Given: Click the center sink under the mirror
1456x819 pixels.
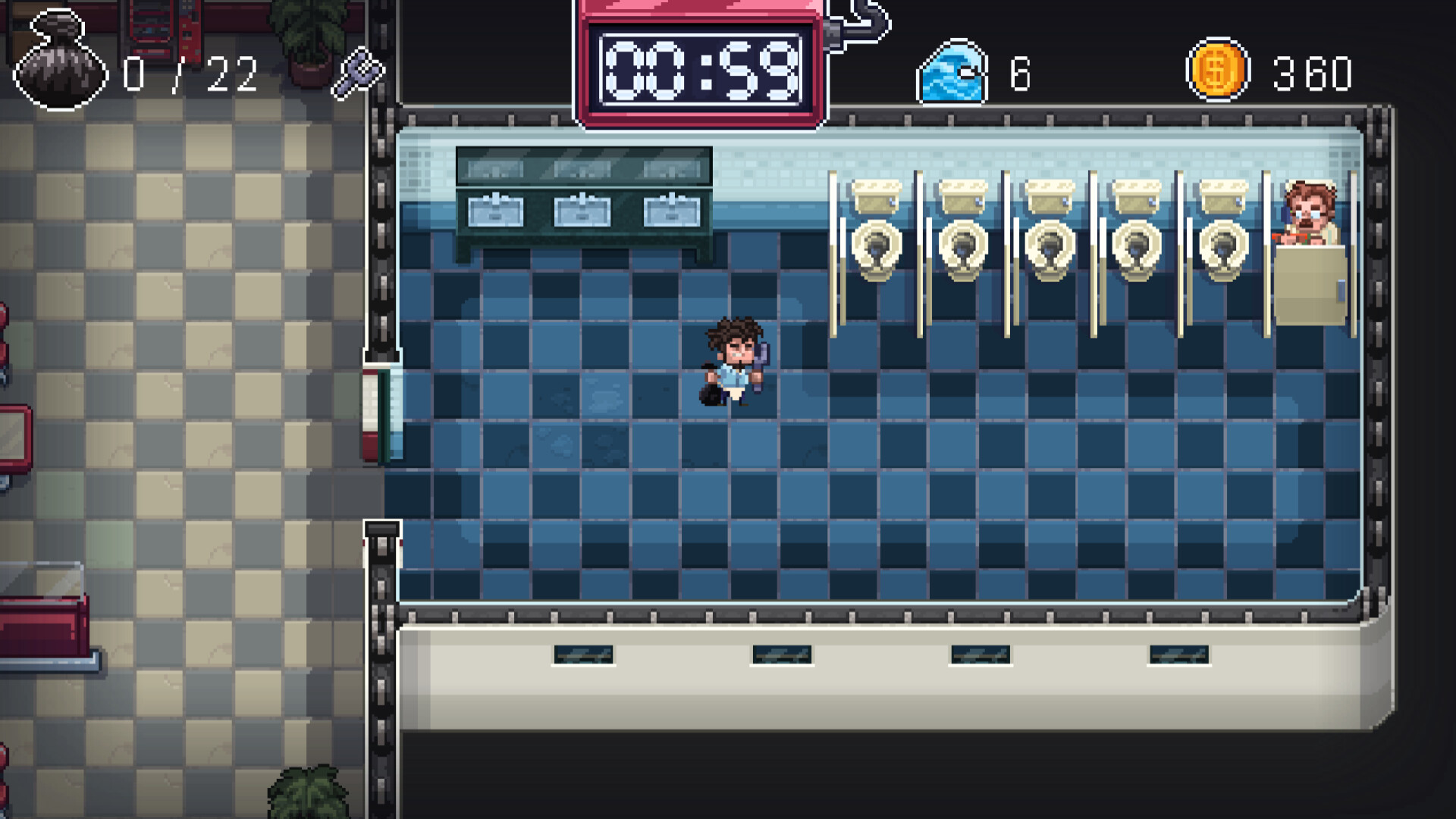Looking at the screenshot, I should tap(584, 212).
